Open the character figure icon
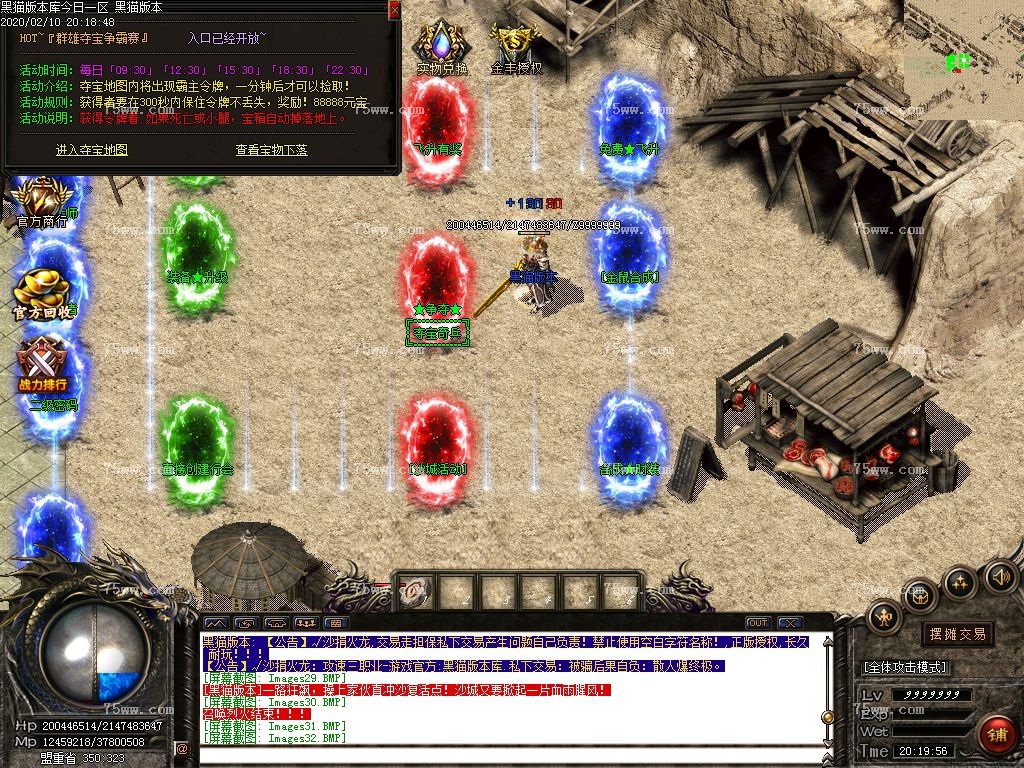 coord(884,617)
